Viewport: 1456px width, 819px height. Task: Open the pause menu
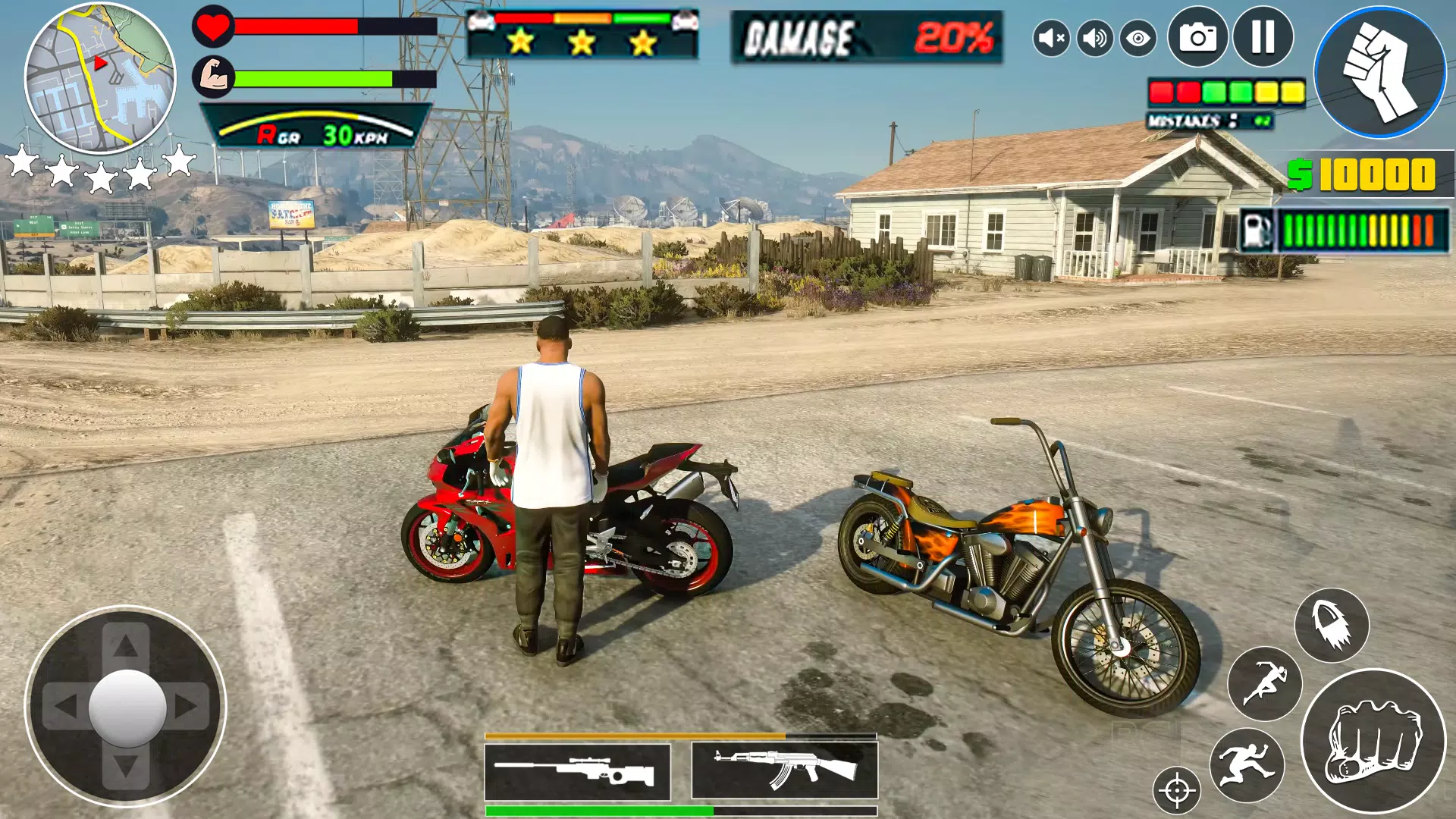point(1262,37)
